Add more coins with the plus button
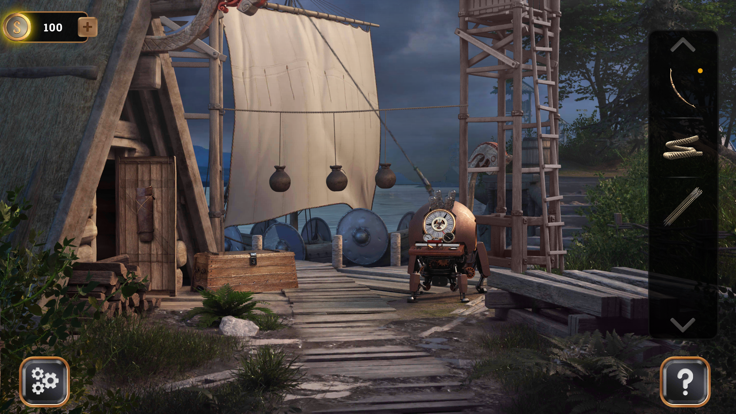Image resolution: width=736 pixels, height=414 pixels. click(88, 27)
